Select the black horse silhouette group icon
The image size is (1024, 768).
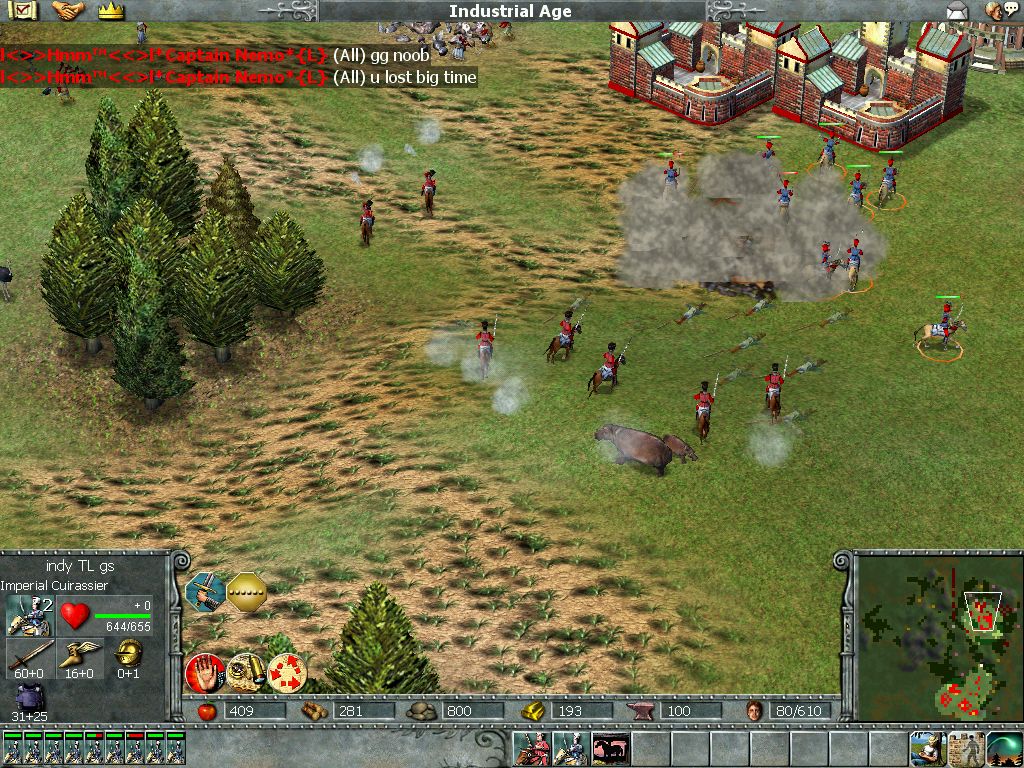point(610,748)
